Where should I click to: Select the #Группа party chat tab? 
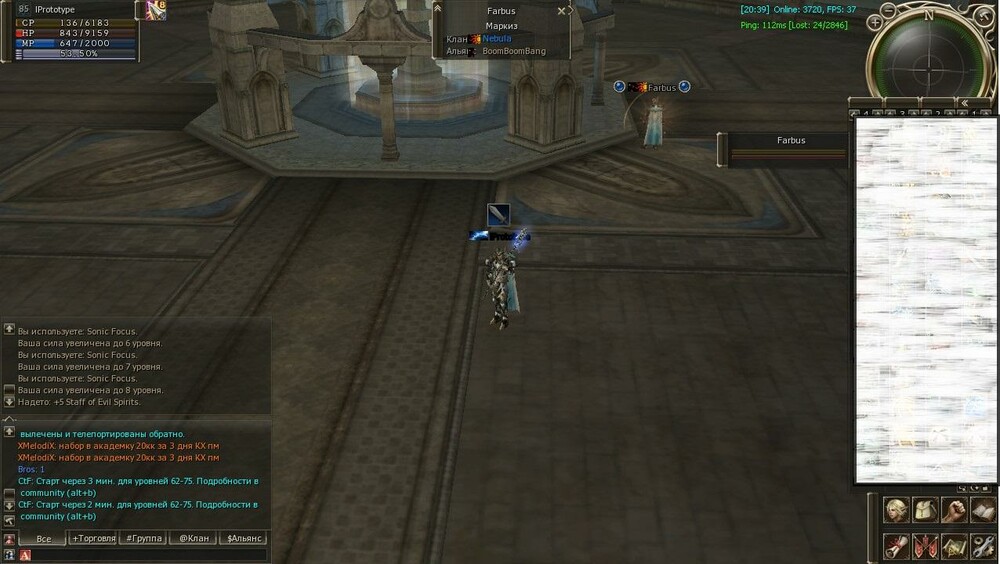[x=143, y=539]
